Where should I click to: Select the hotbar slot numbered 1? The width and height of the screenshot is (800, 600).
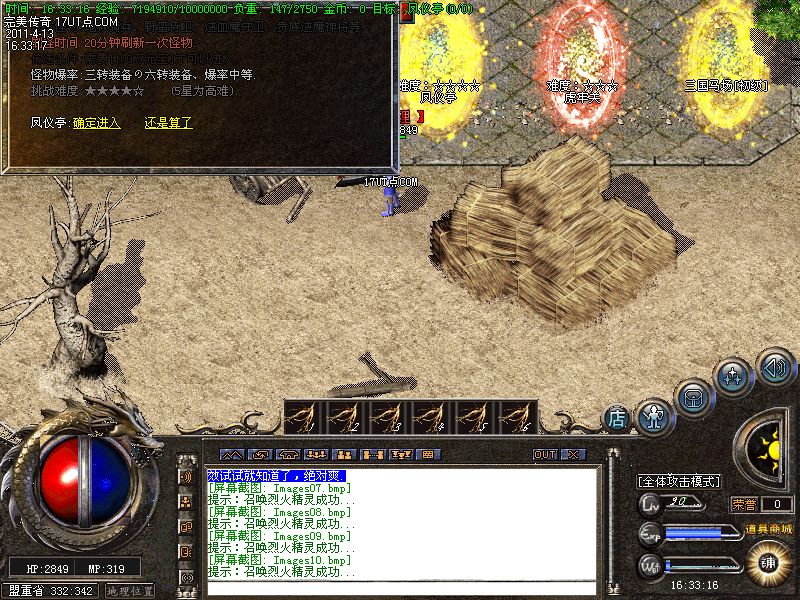click(306, 416)
